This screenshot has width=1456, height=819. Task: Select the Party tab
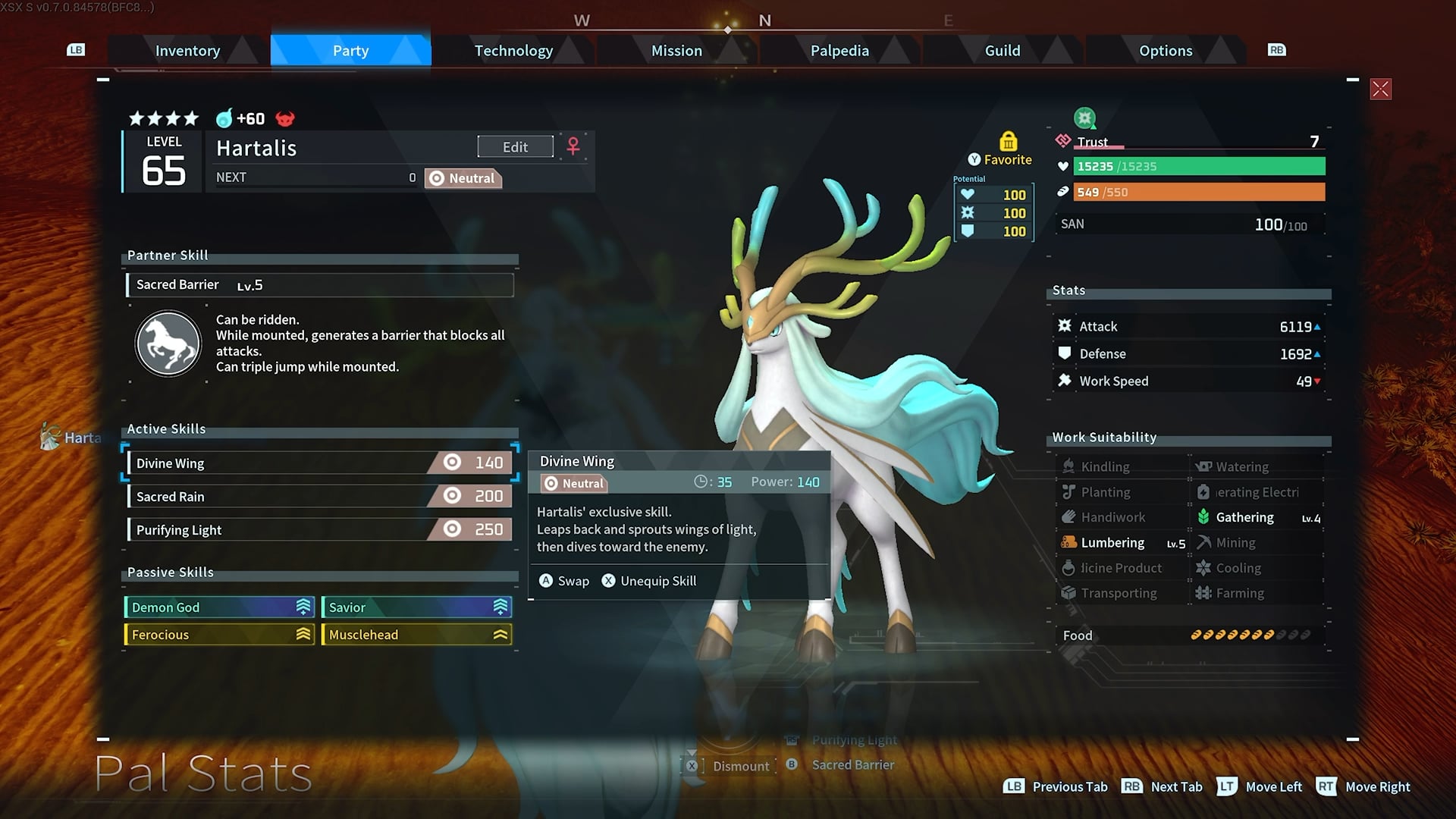click(350, 51)
